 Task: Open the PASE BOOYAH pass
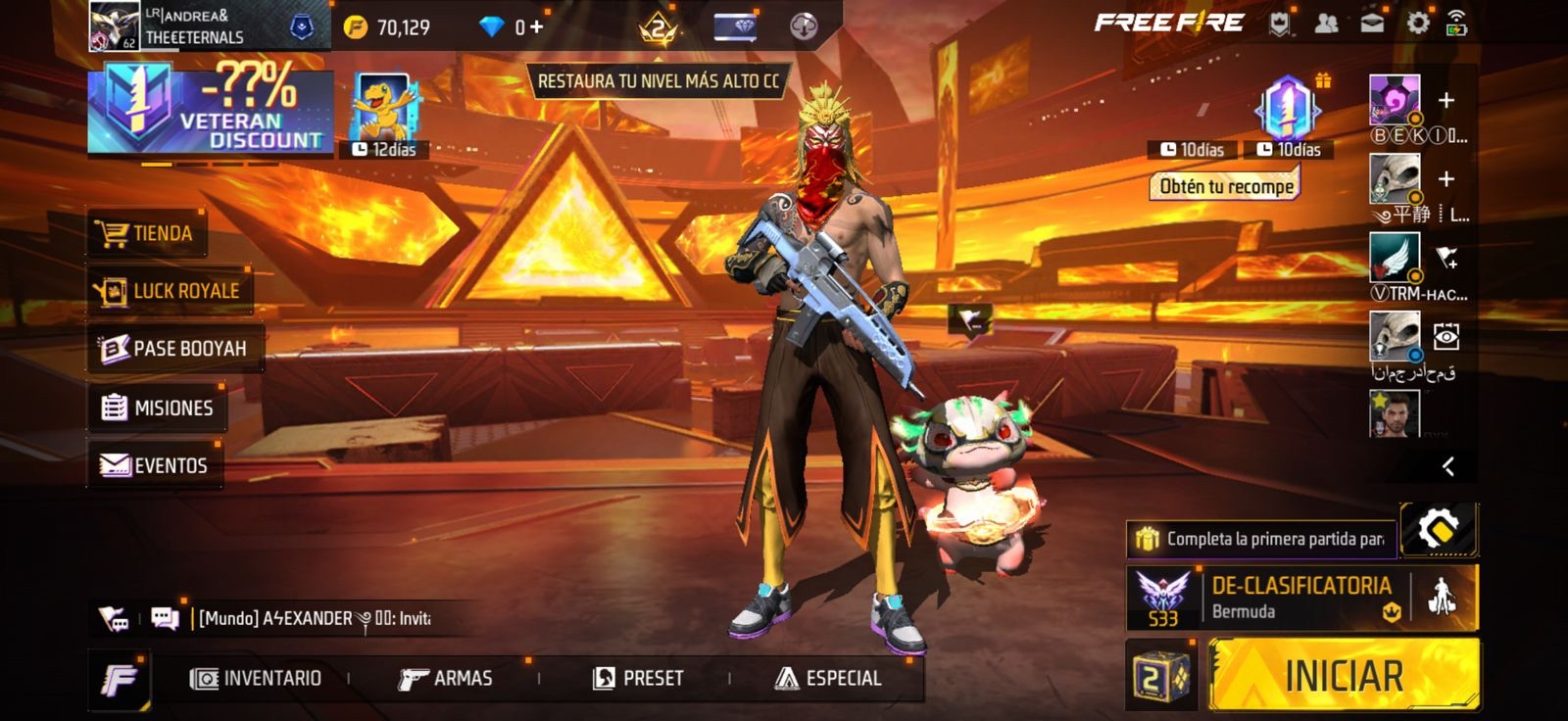pyautogui.click(x=174, y=349)
